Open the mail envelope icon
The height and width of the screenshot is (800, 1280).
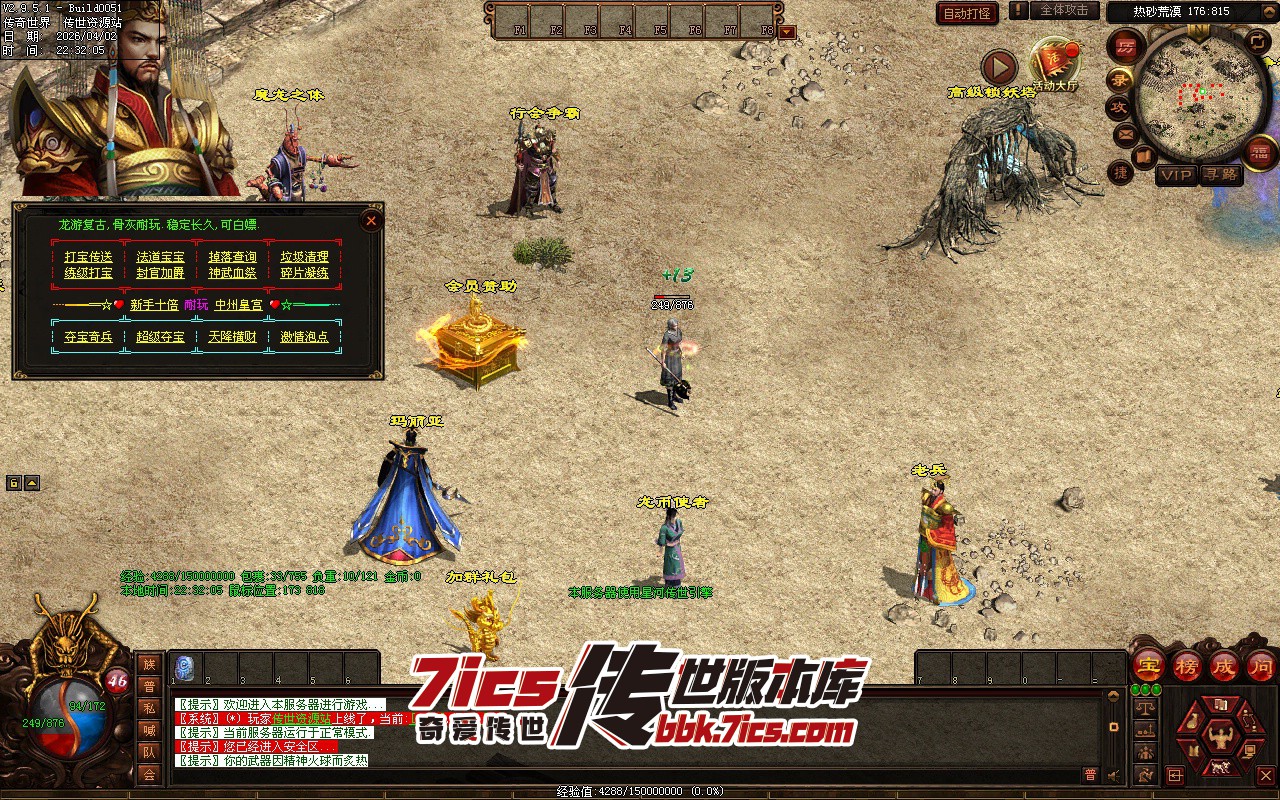1126,133
